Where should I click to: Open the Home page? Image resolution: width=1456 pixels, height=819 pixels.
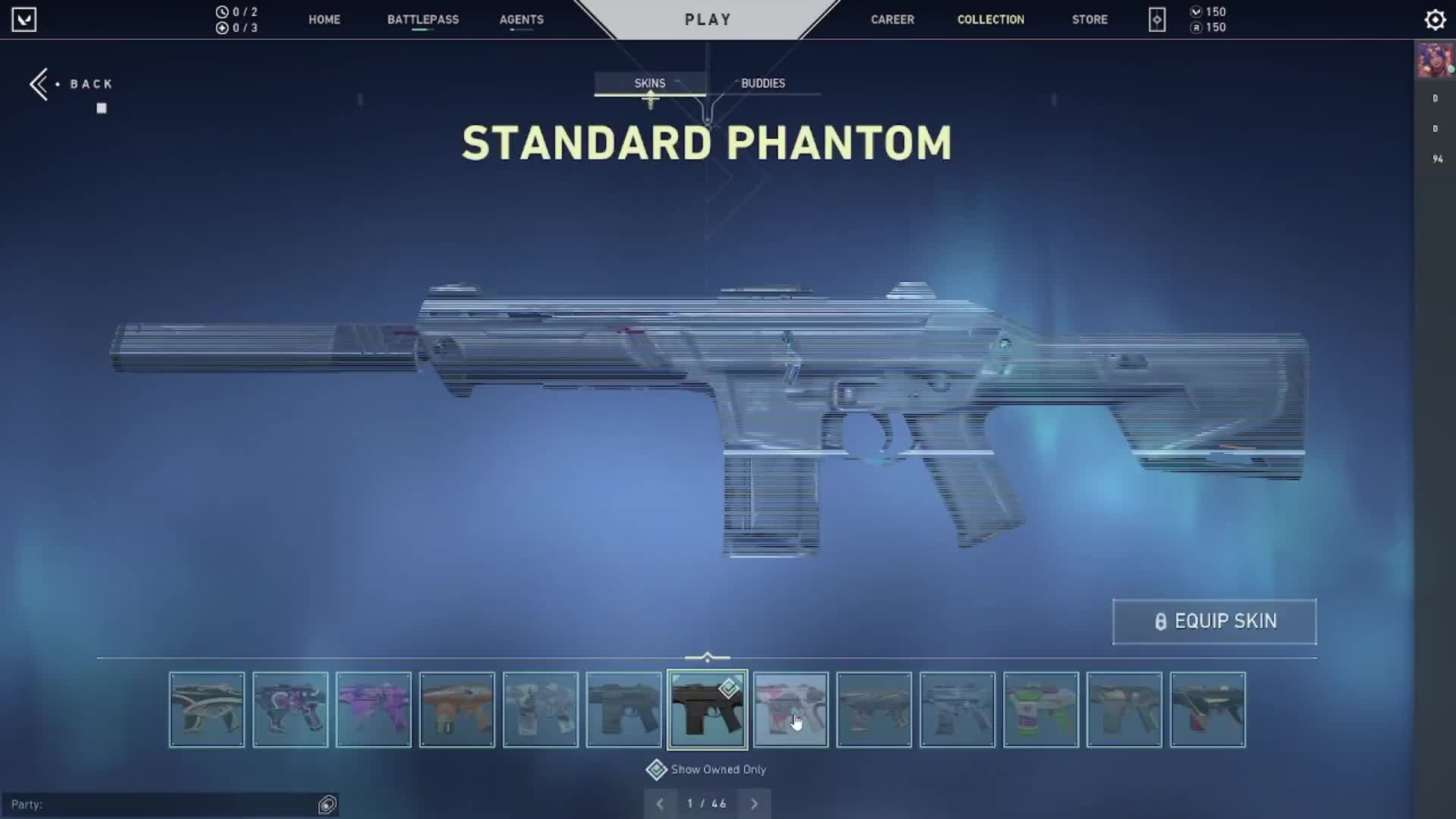pyautogui.click(x=324, y=20)
